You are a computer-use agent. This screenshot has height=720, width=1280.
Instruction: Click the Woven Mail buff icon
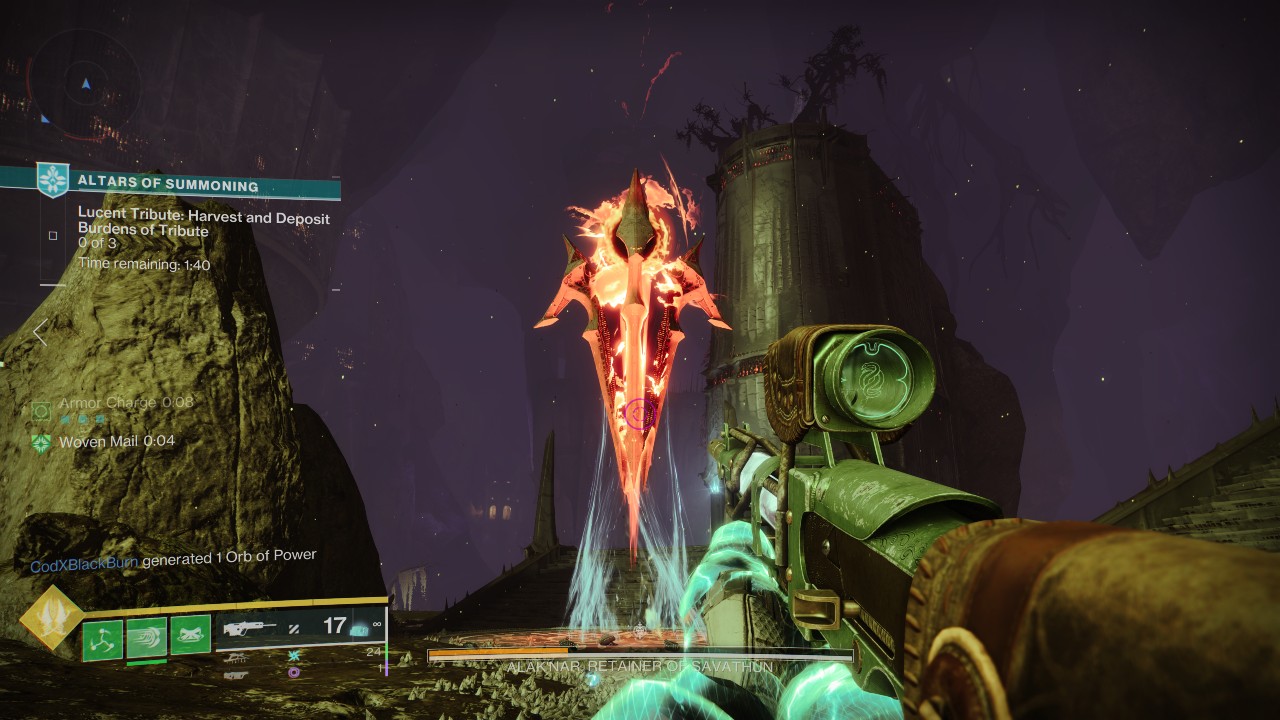(41, 442)
